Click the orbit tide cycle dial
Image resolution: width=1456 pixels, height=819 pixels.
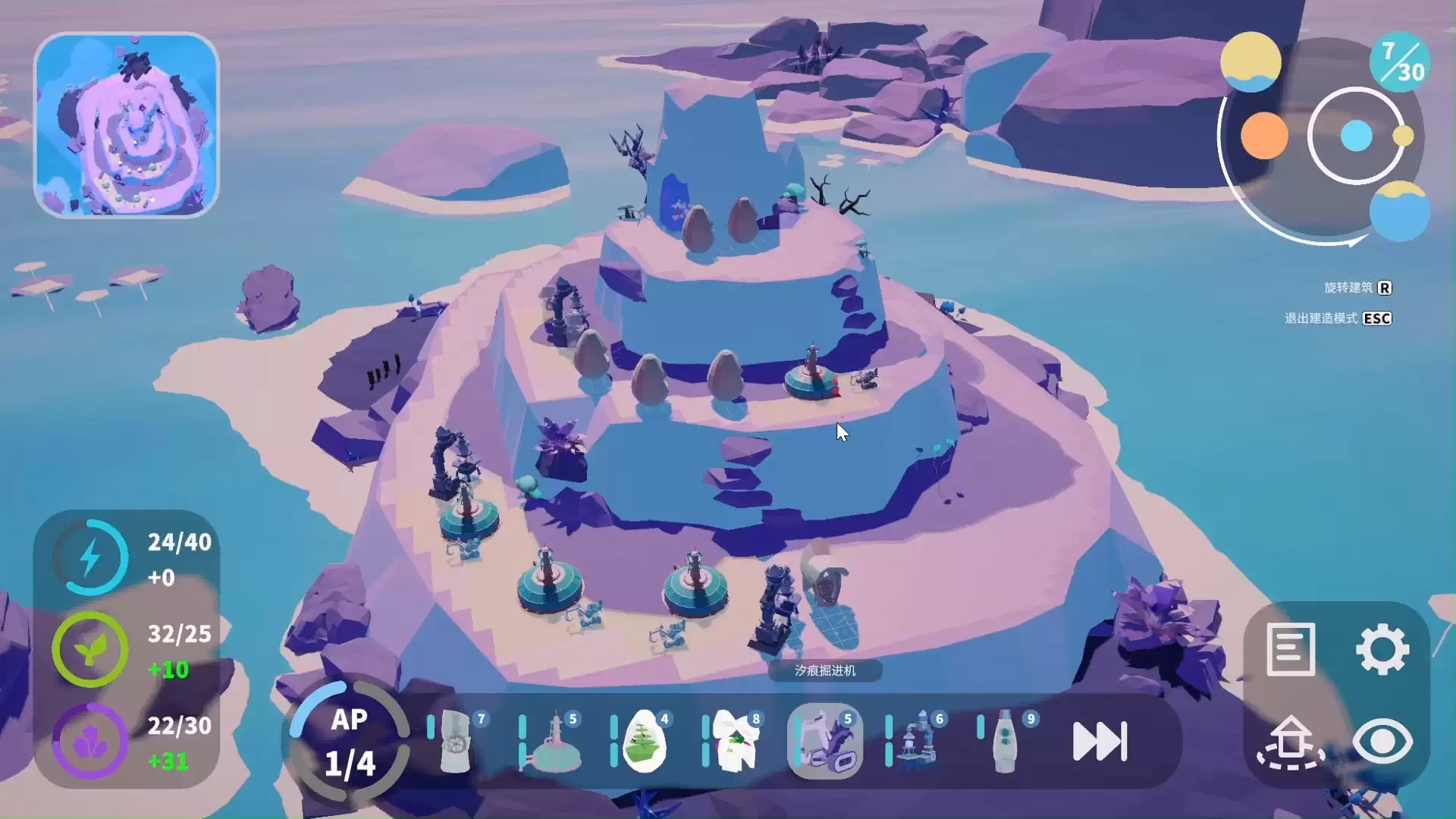point(1356,136)
